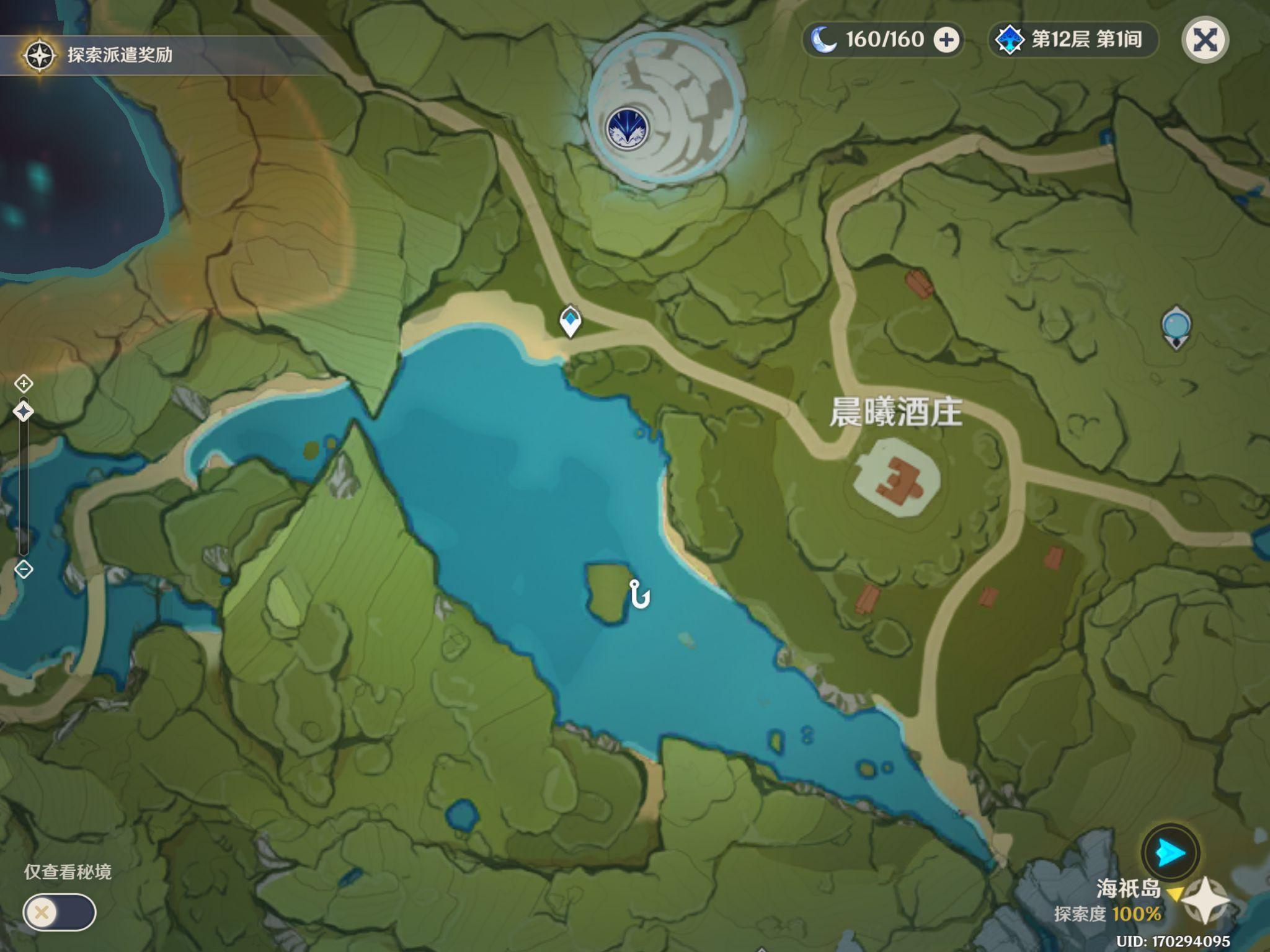Click the map zoom slider handle

[24, 412]
